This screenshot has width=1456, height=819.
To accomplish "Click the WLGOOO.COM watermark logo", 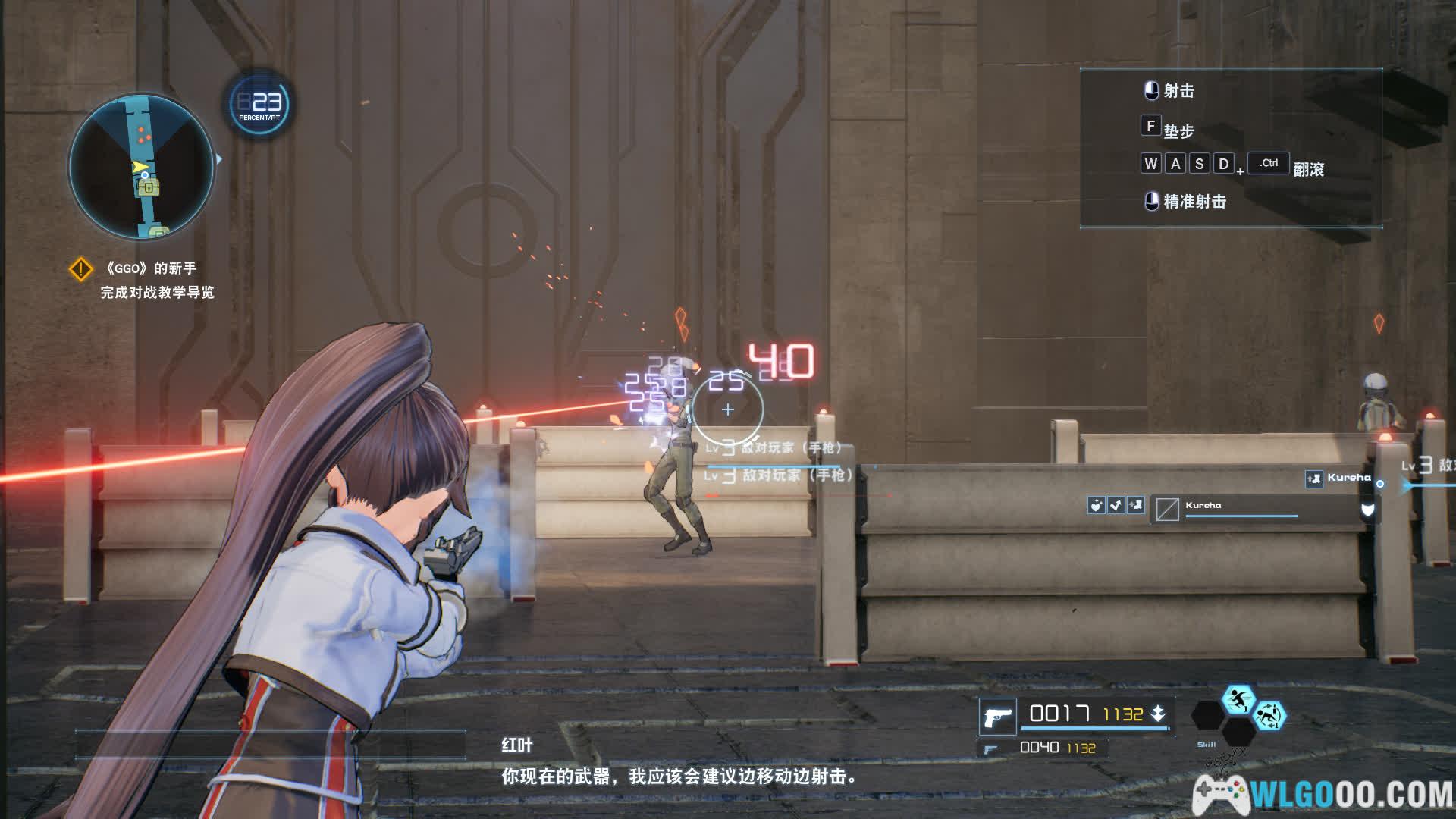I will (x=1323, y=793).
